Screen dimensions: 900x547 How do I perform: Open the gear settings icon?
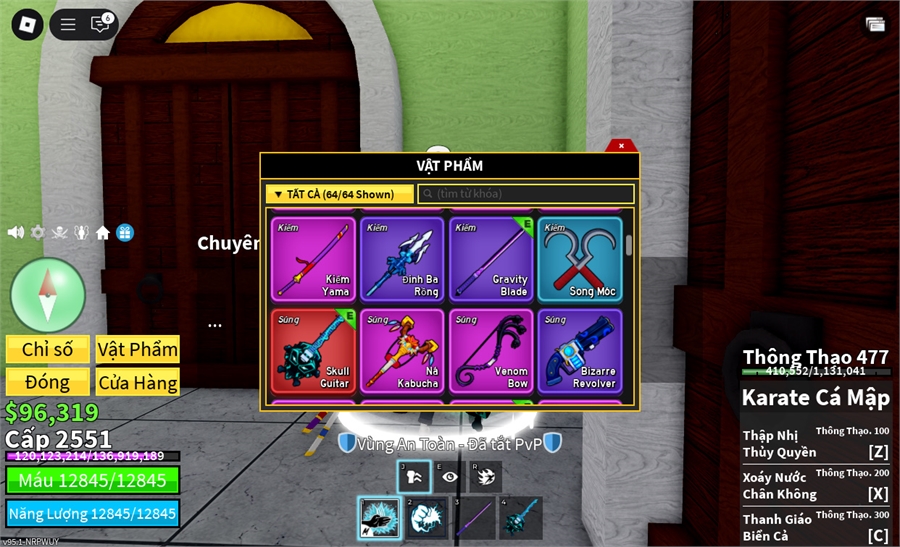coord(38,232)
